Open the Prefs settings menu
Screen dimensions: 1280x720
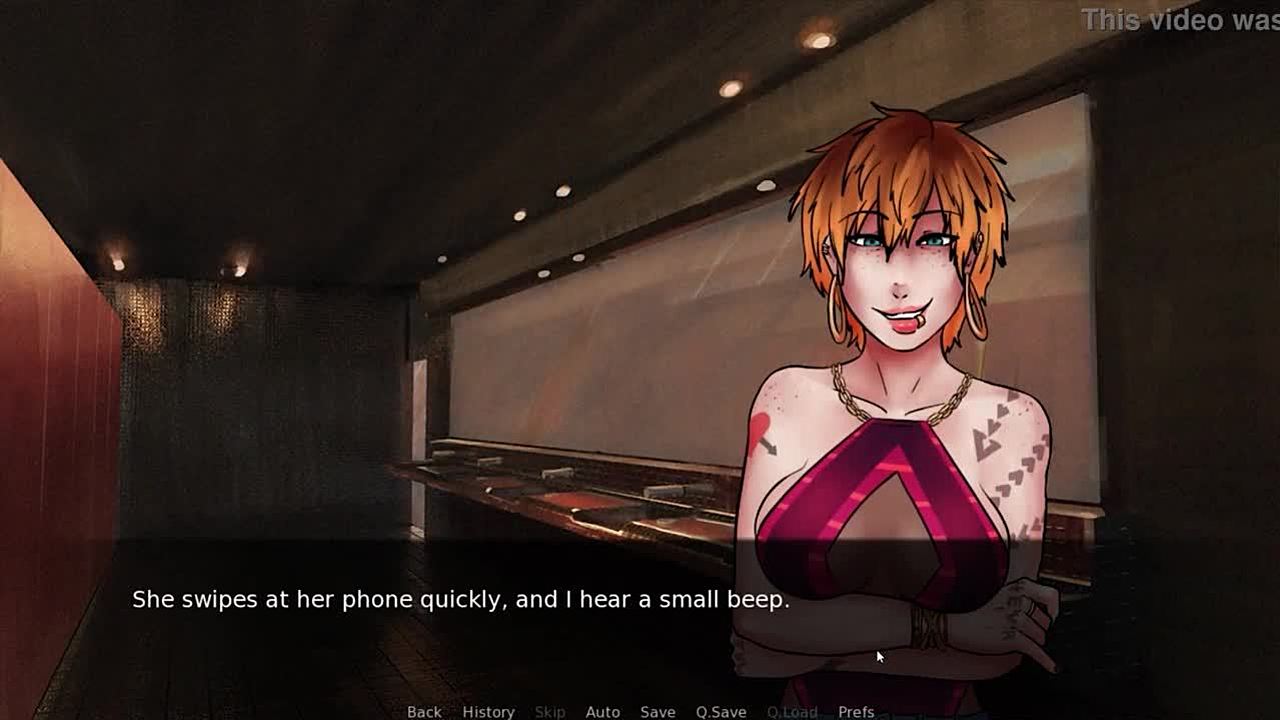[856, 711]
